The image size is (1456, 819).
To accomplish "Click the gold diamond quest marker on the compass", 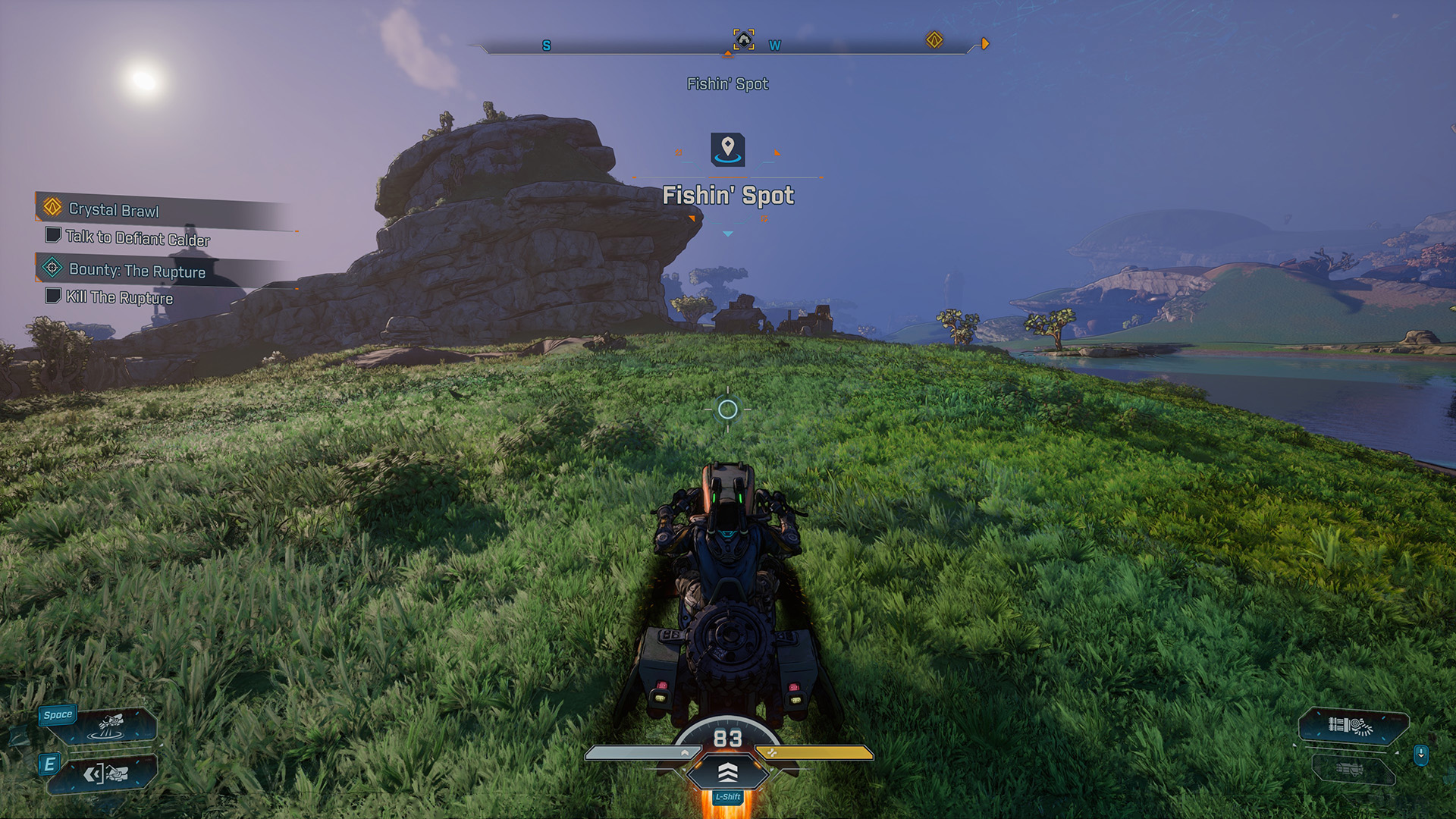I will [934, 39].
